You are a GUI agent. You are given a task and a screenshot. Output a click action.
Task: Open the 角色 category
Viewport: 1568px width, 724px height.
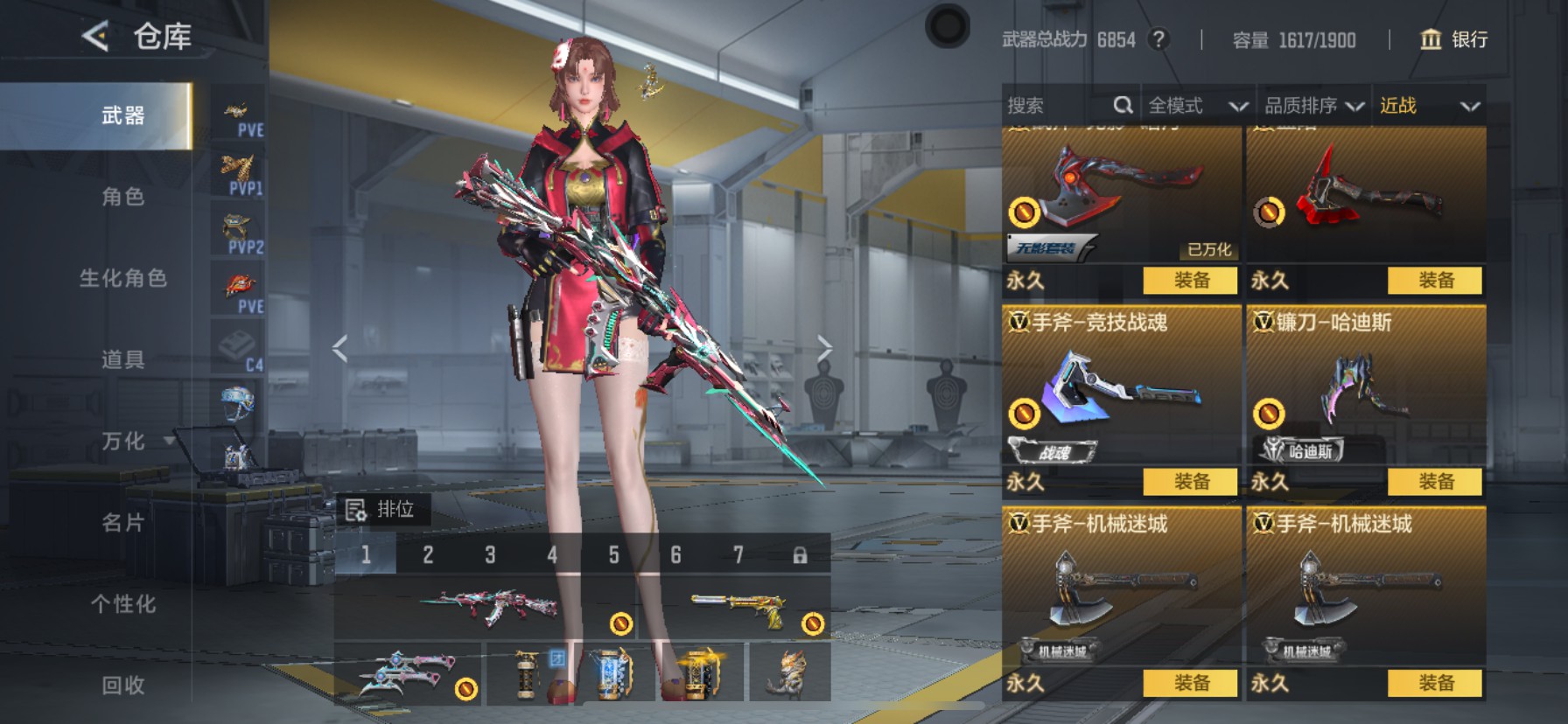[122, 197]
